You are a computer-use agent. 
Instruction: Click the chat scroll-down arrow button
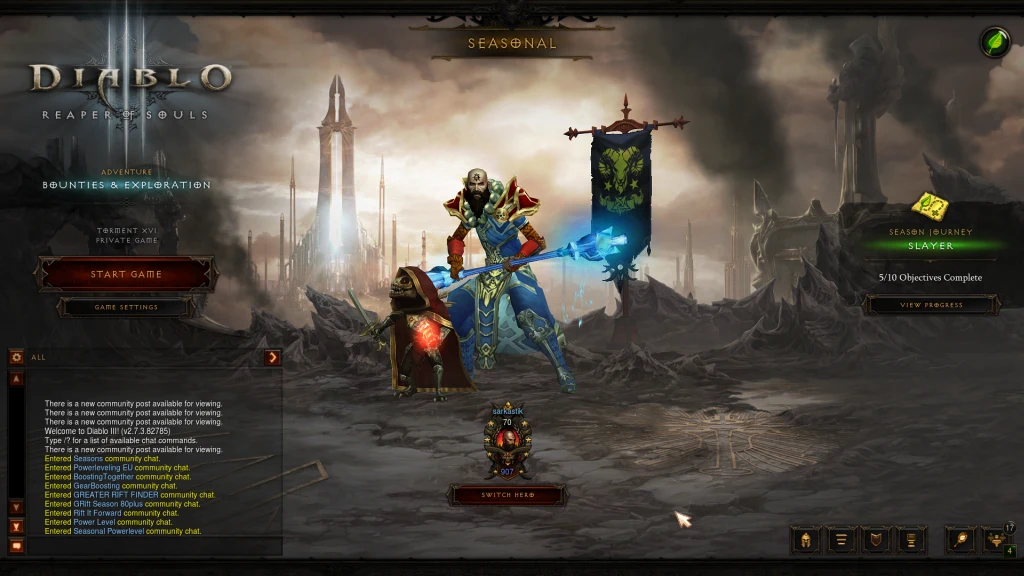coord(16,507)
